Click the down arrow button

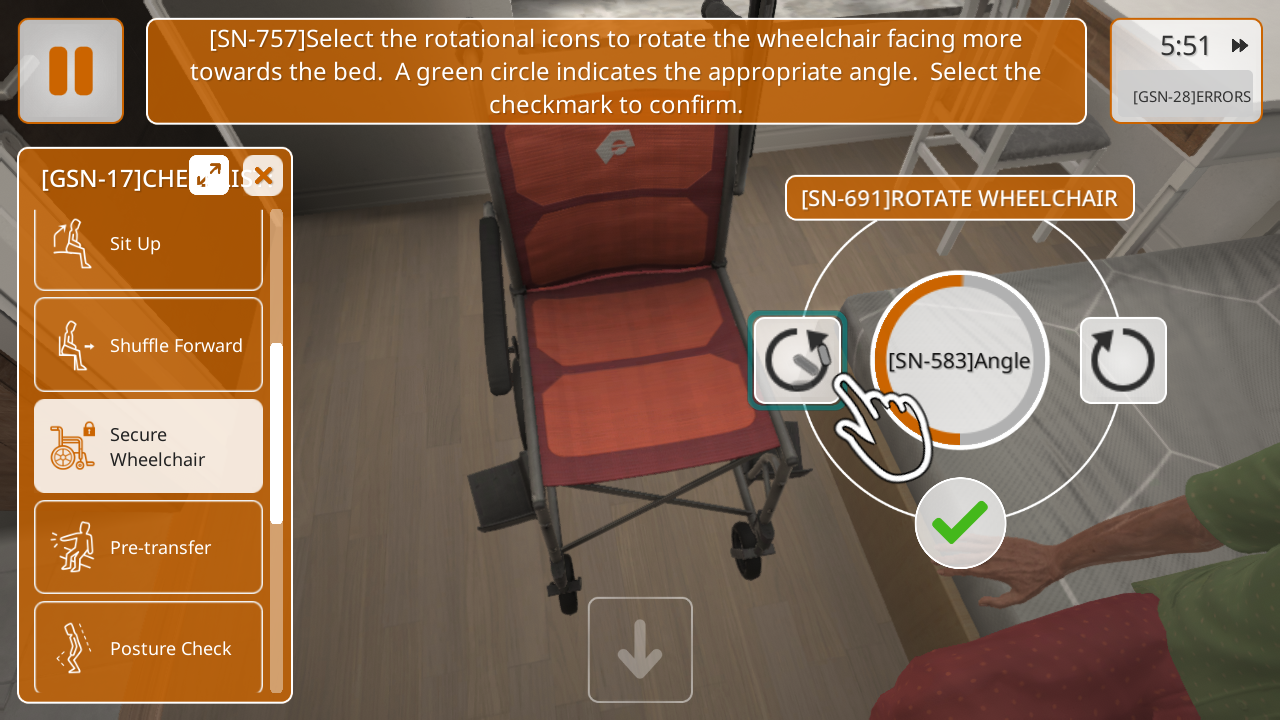(640, 650)
